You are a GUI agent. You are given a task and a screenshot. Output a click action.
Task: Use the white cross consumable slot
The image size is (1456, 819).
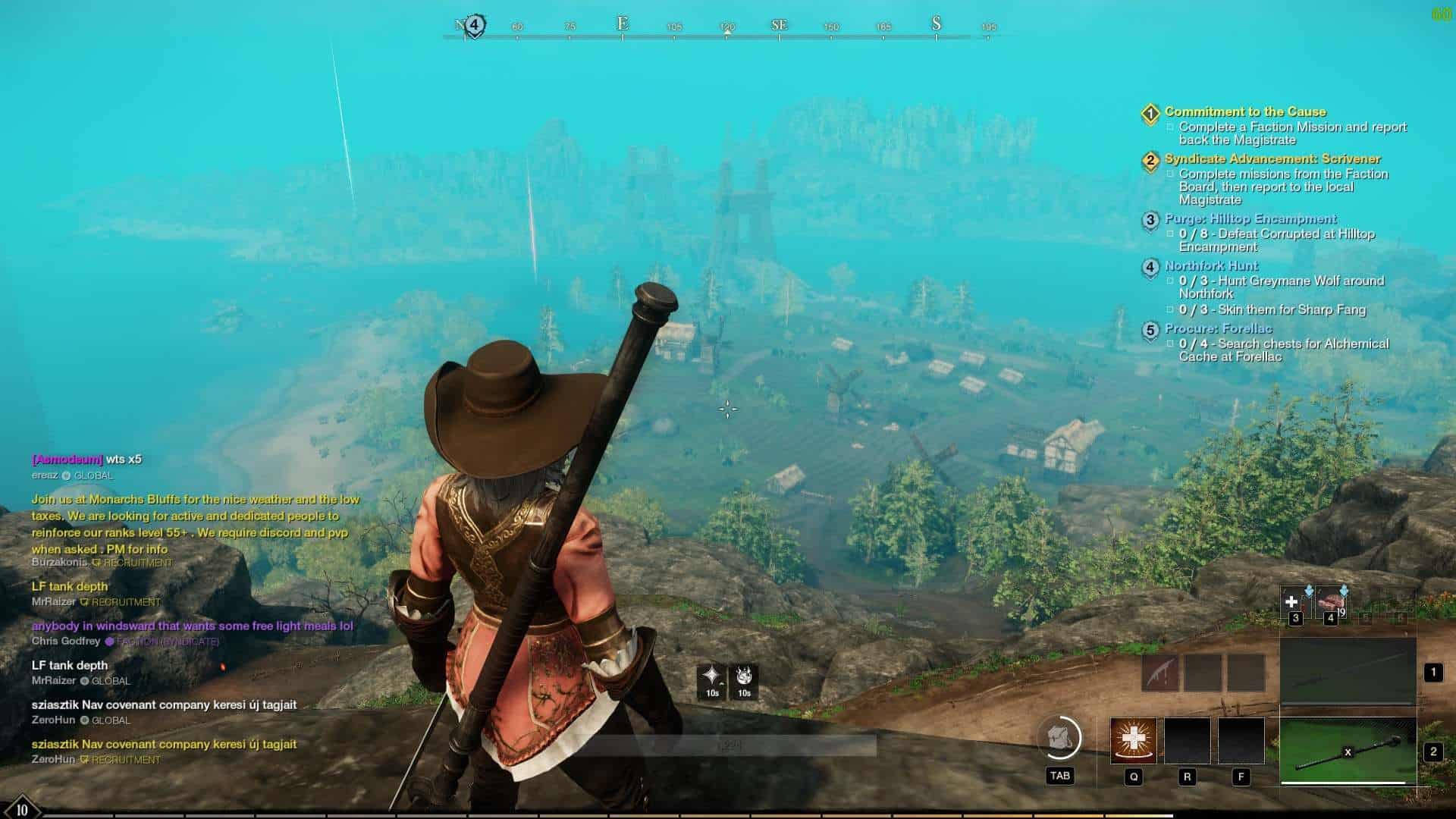(x=1292, y=602)
